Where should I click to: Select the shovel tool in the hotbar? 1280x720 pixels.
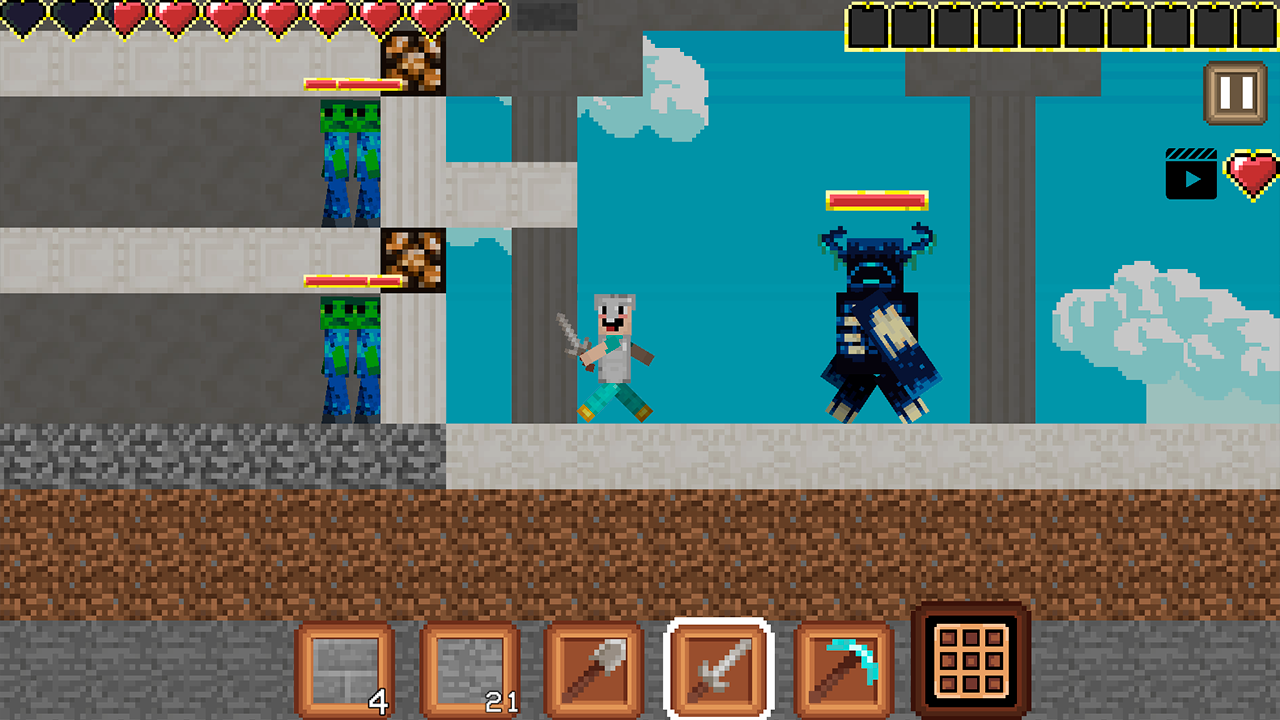pyautogui.click(x=592, y=666)
